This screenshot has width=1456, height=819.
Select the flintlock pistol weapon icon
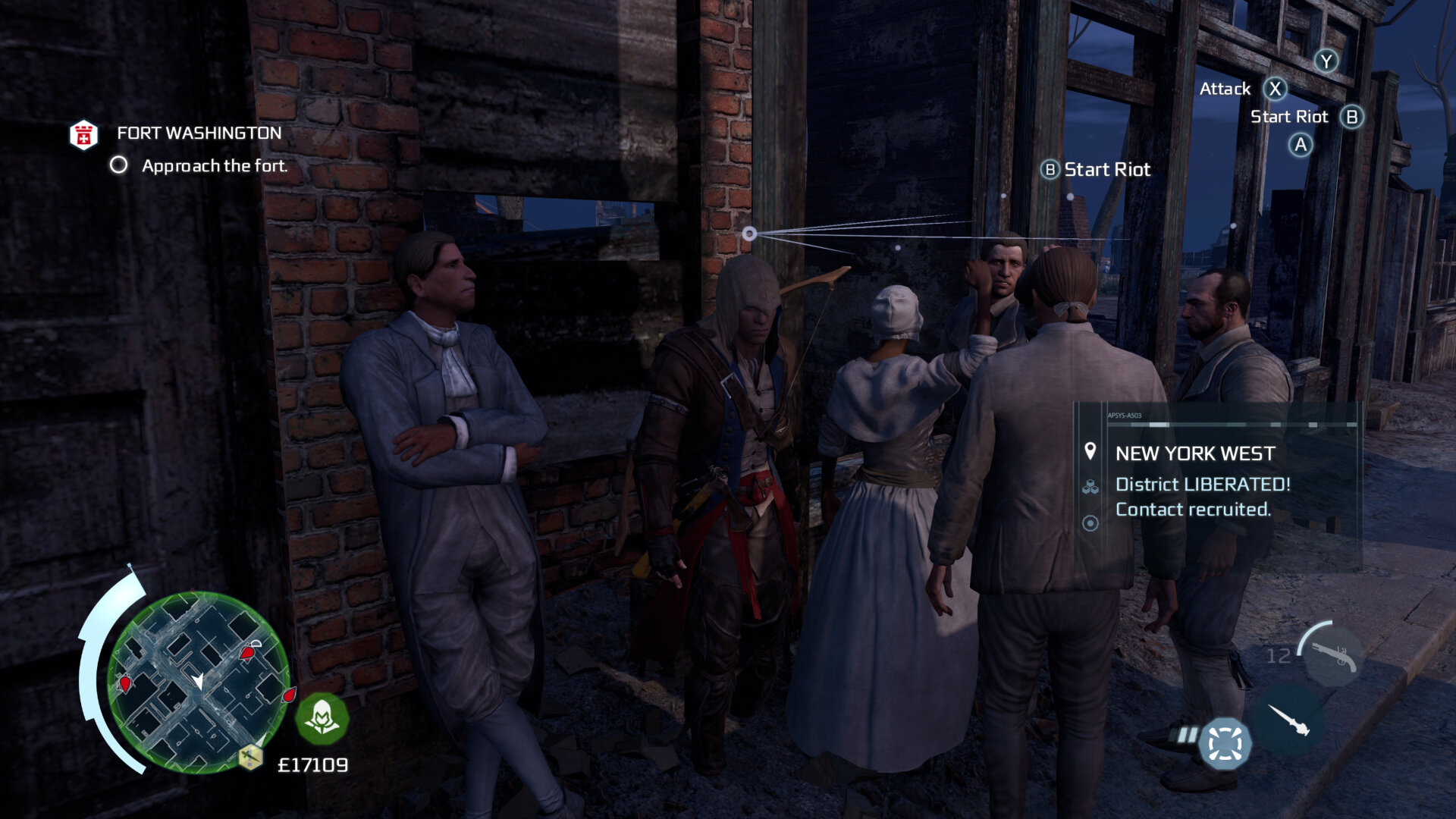point(1332,655)
